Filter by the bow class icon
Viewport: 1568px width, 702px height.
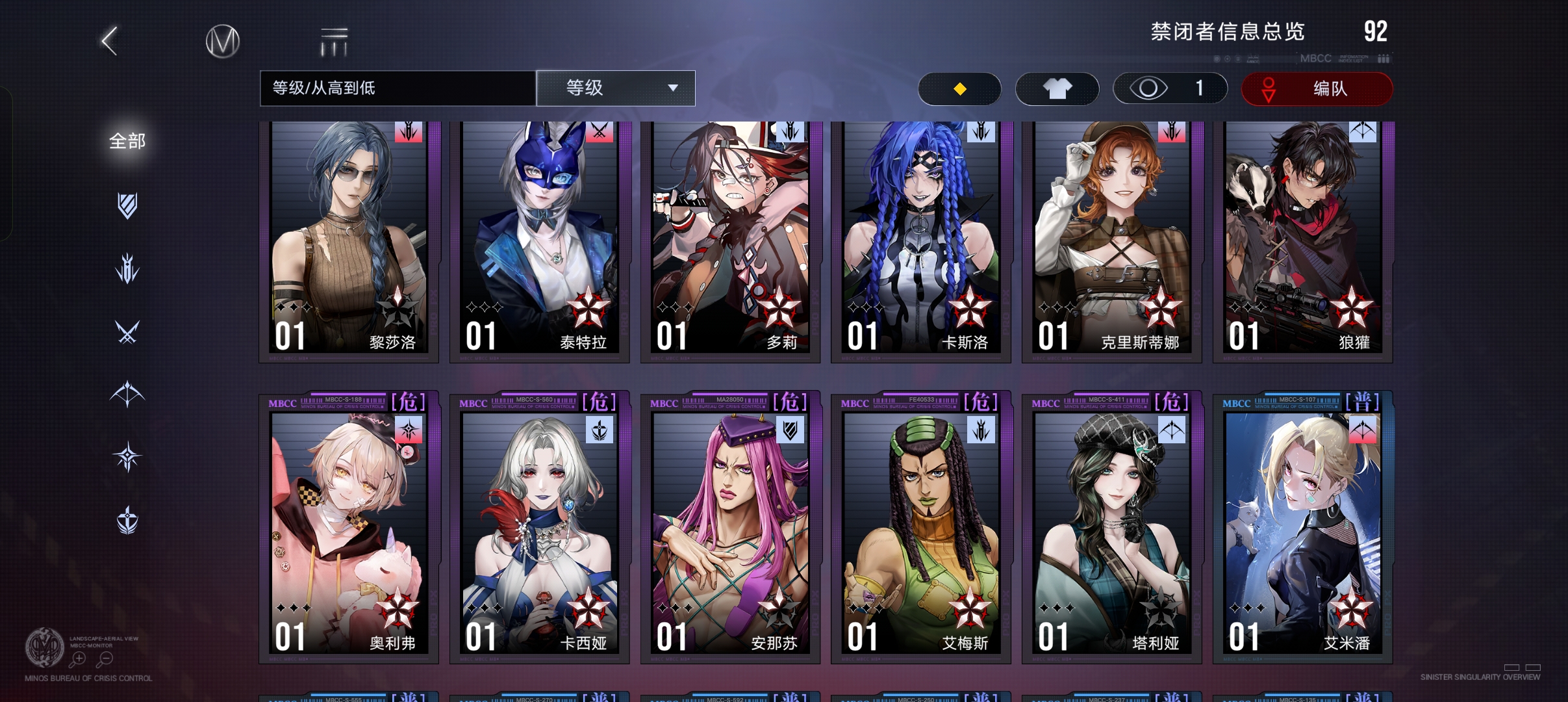point(127,393)
